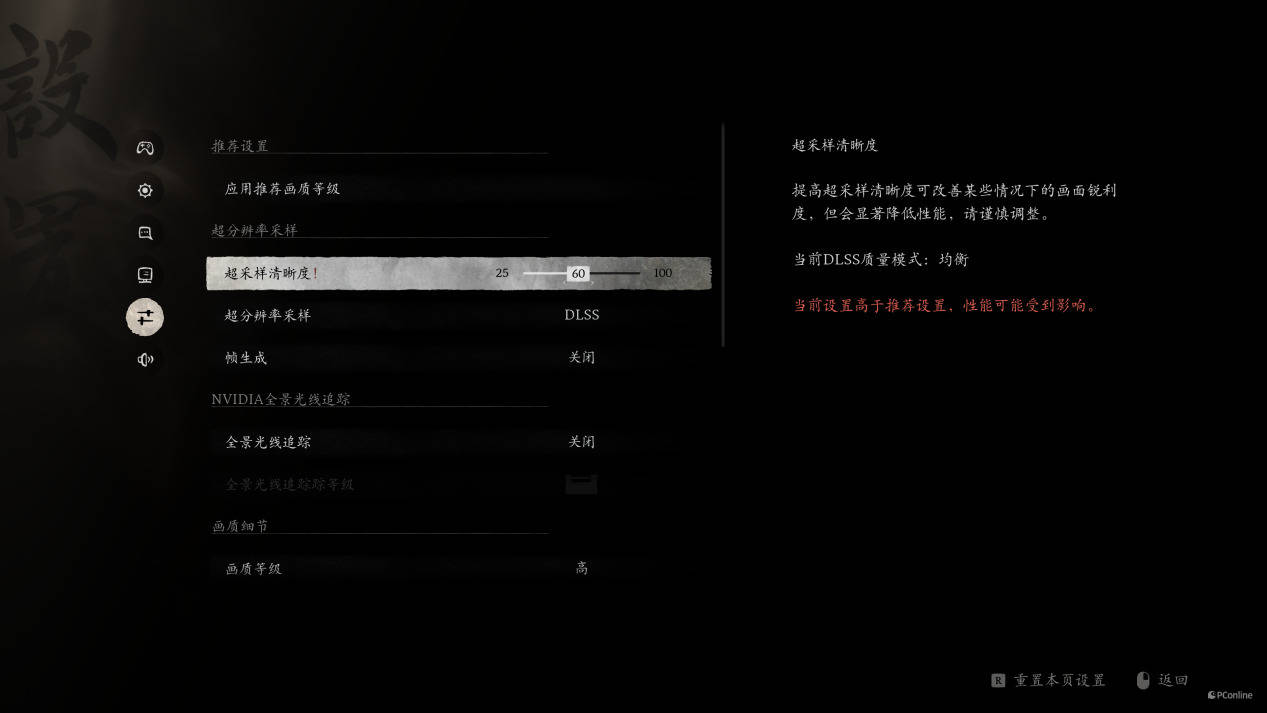Switch to the monitor display tab
This screenshot has width=1267, height=713.
coord(145,275)
